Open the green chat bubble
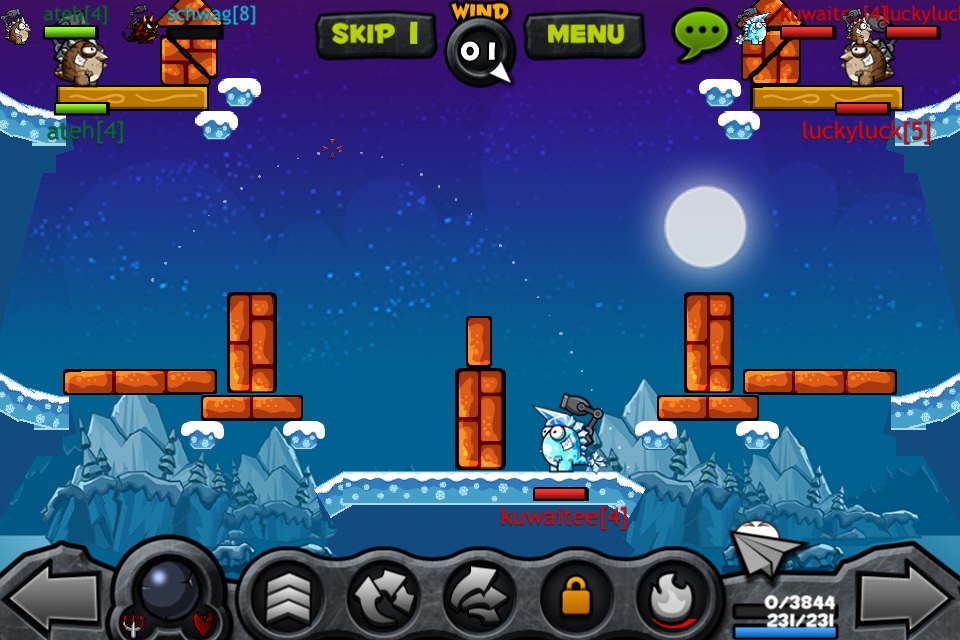Screen dimensions: 960x640 point(700,33)
